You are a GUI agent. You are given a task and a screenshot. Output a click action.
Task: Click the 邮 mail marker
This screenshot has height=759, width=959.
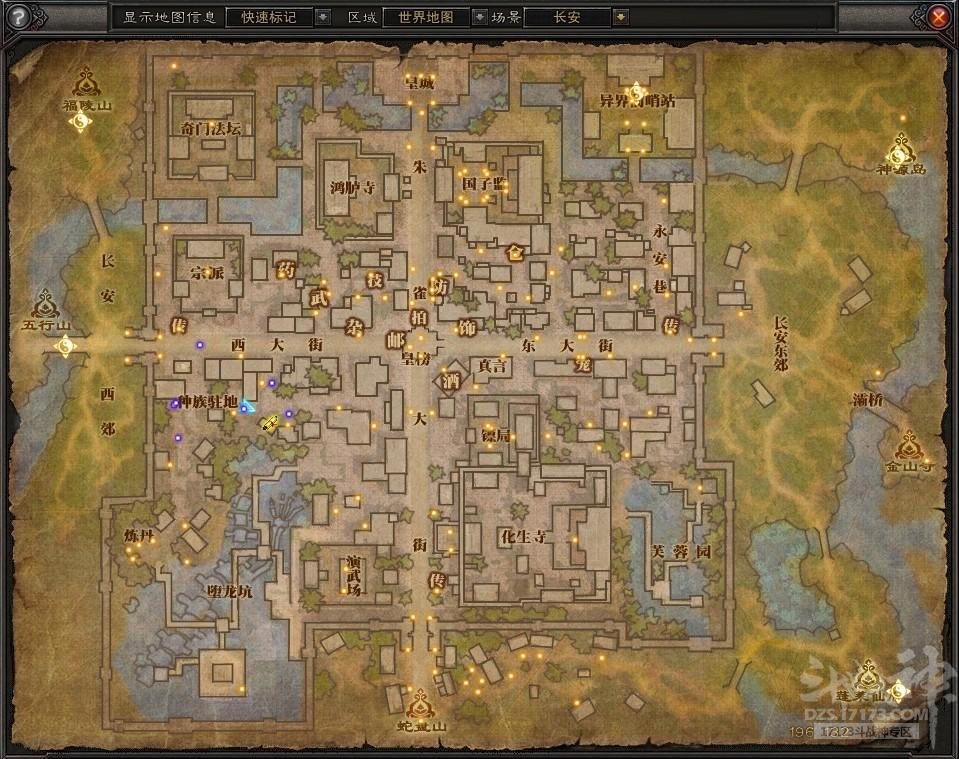pyautogui.click(x=396, y=339)
